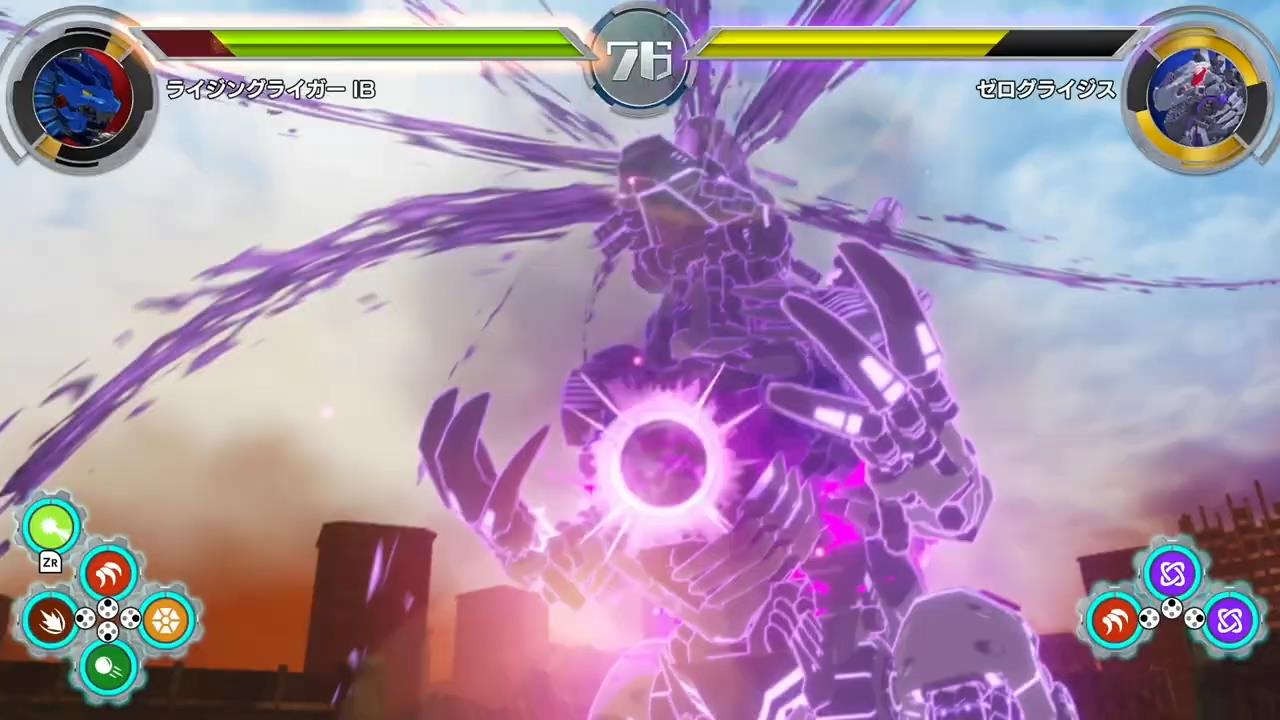The width and height of the screenshot is (1280, 720).
Task: Click the left d-pad button on left skill cluster
Action: pyautogui.click(x=86, y=618)
